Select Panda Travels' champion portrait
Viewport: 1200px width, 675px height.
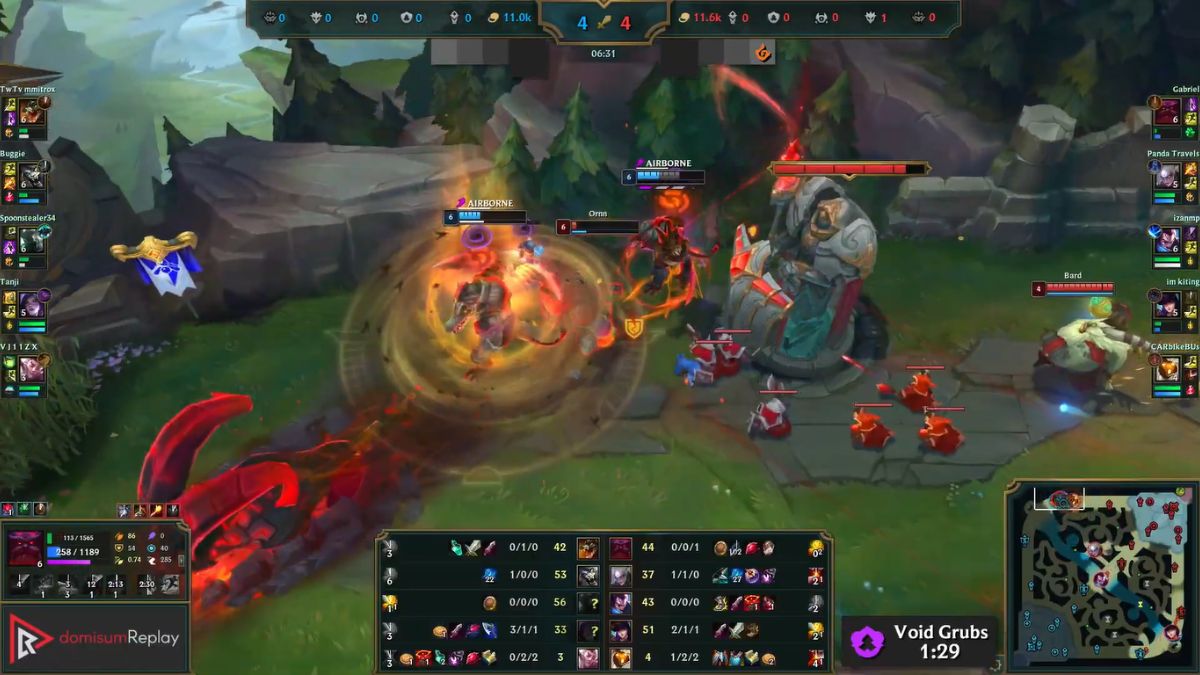point(1167,176)
